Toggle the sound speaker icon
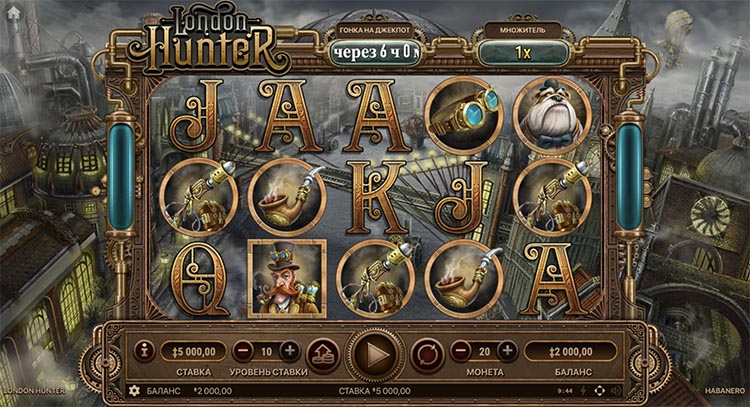Screen dimensions: 750x407 [614, 390]
